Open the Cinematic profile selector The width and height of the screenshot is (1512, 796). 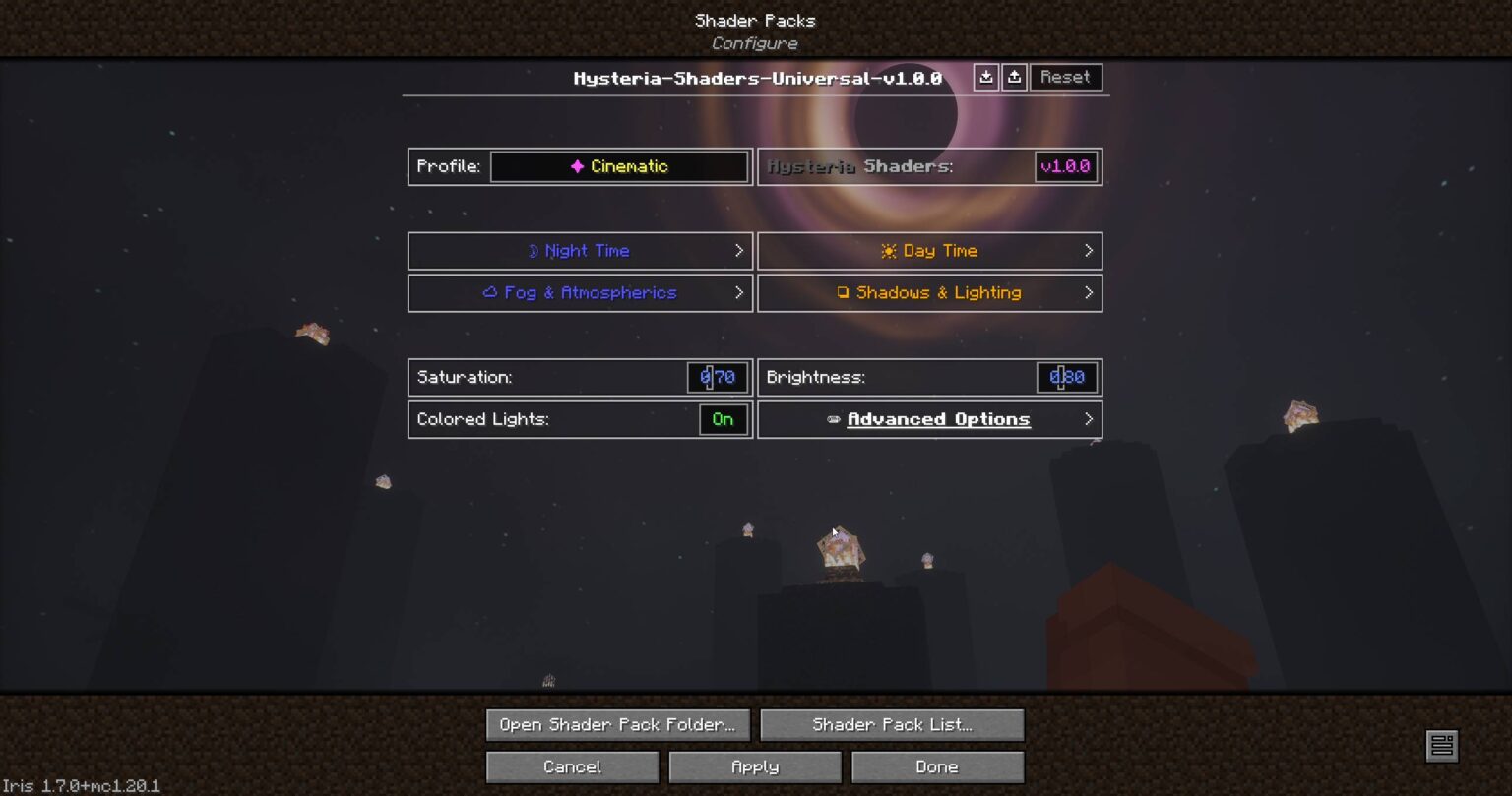coord(618,166)
